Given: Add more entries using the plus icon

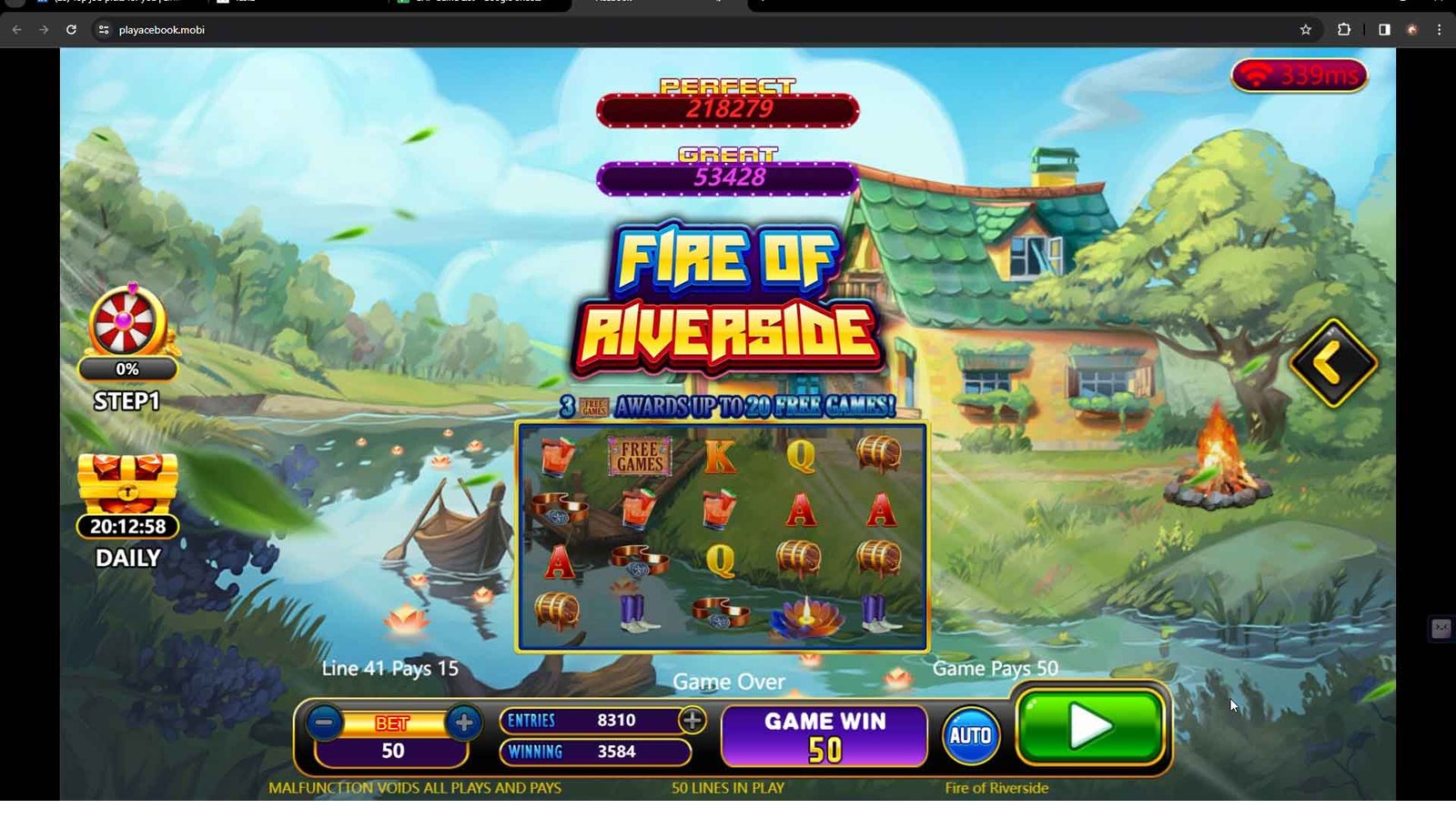Looking at the screenshot, I should pos(693,720).
